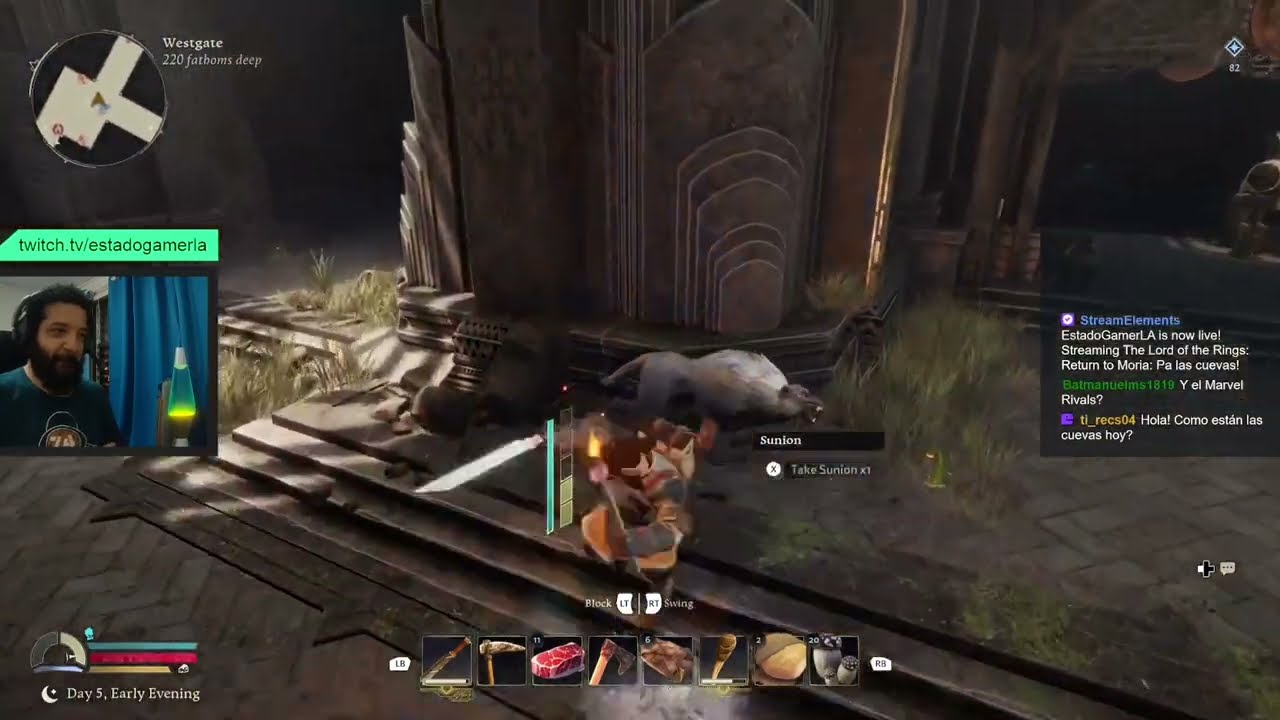Click the blue diamond star icon

pyautogui.click(x=1234, y=47)
